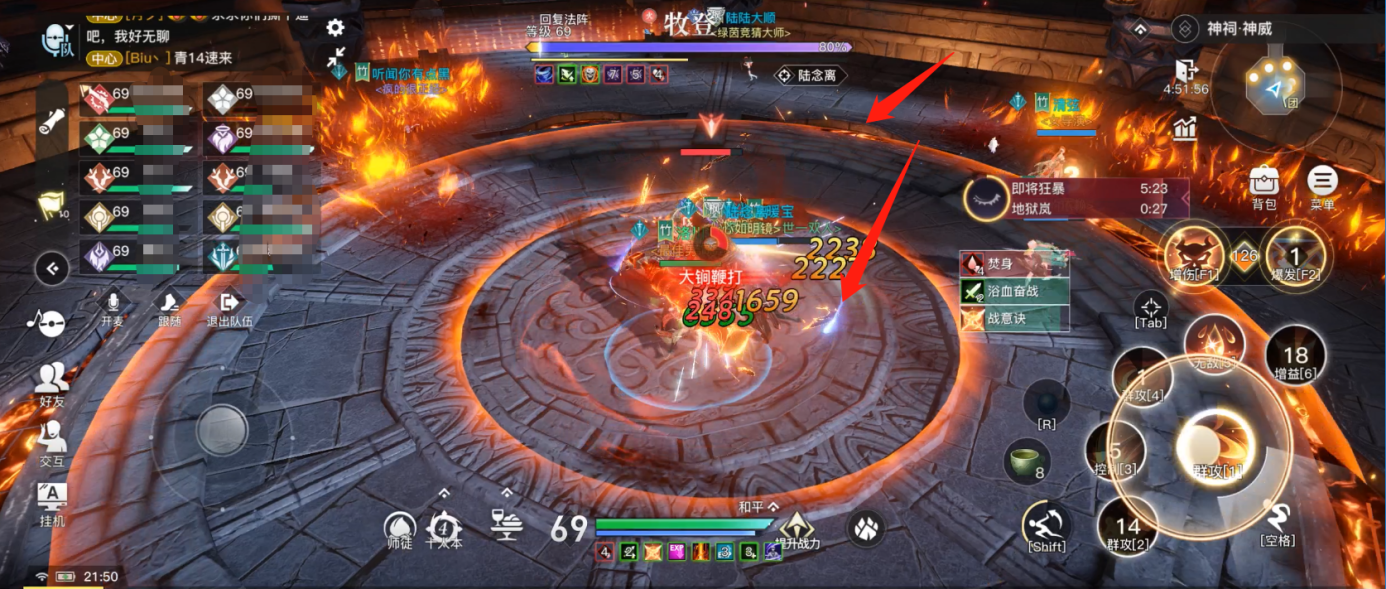This screenshot has width=1386, height=589.
Task: Open the settings gear icon
Action: (336, 28)
